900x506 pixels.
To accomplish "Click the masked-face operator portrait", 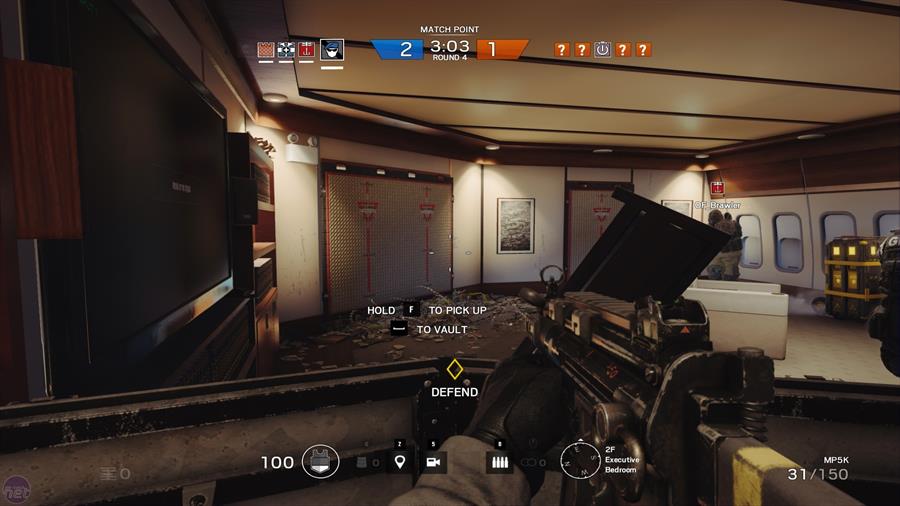I will point(332,49).
